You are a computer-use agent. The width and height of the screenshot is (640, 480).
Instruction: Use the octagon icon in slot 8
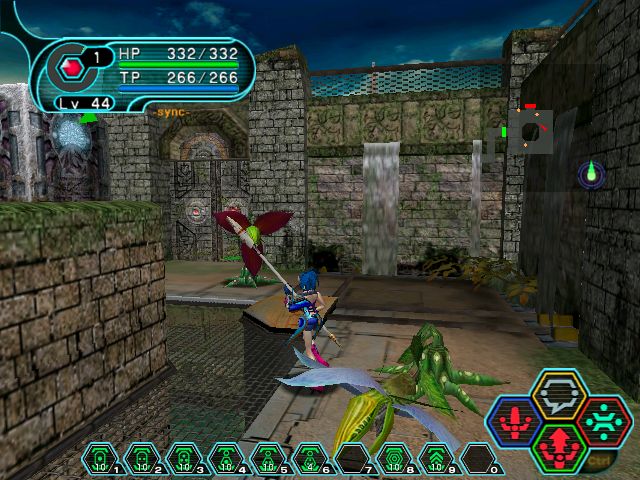pos(393,460)
